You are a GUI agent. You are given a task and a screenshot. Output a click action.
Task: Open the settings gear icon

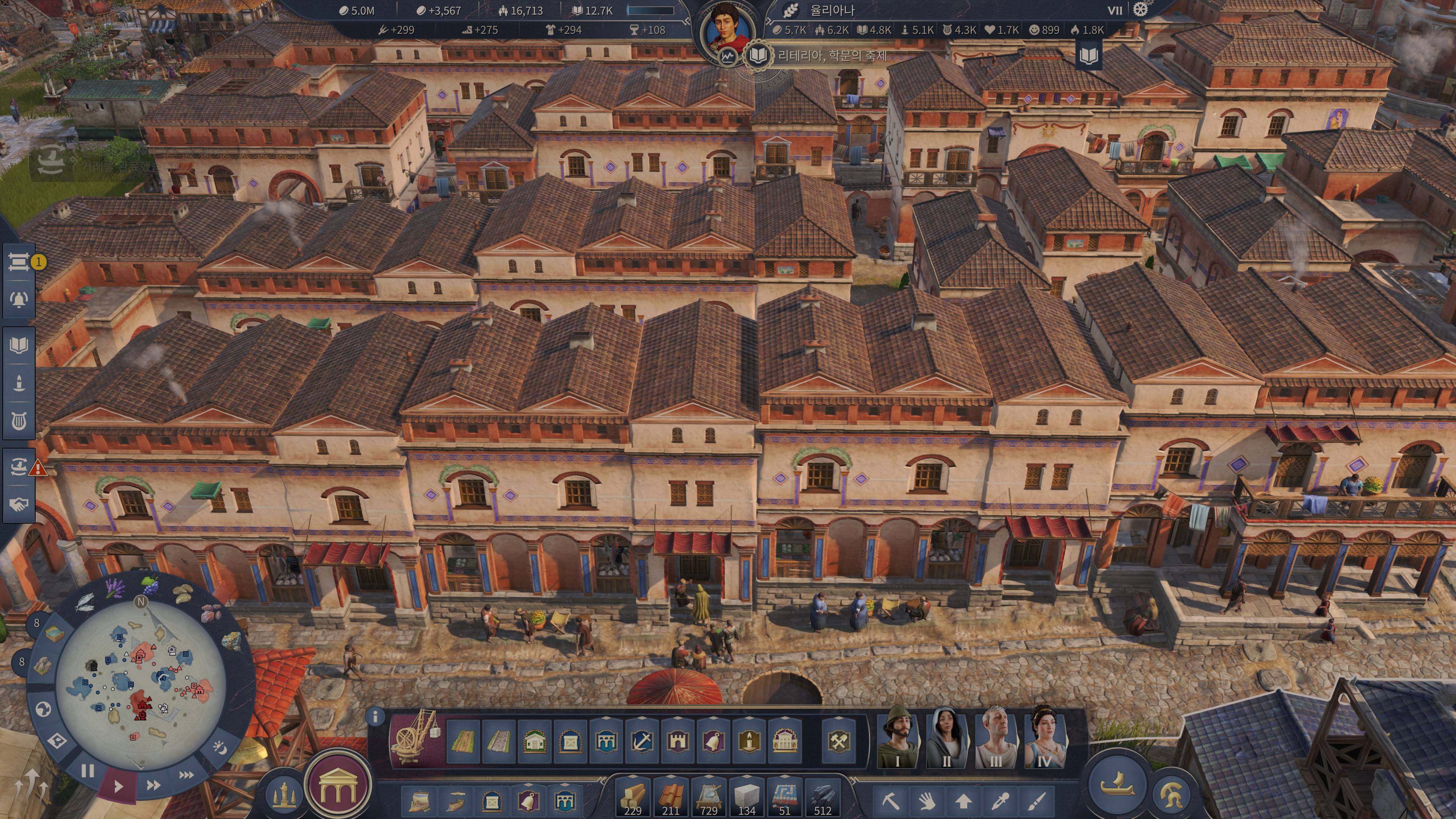click(1141, 9)
